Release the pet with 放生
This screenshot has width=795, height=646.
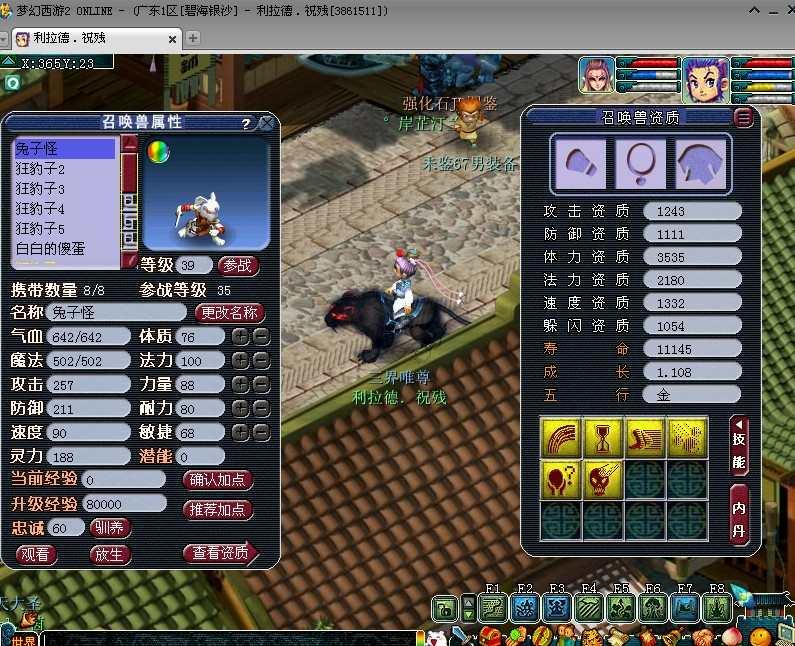(109, 554)
